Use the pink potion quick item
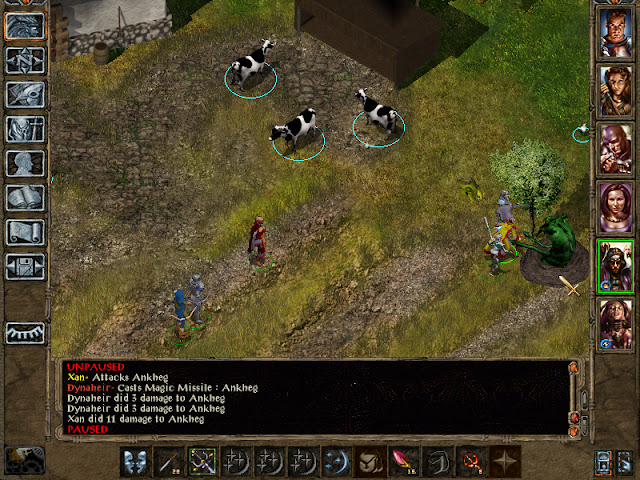The width and height of the screenshot is (640, 480). tap(406, 461)
